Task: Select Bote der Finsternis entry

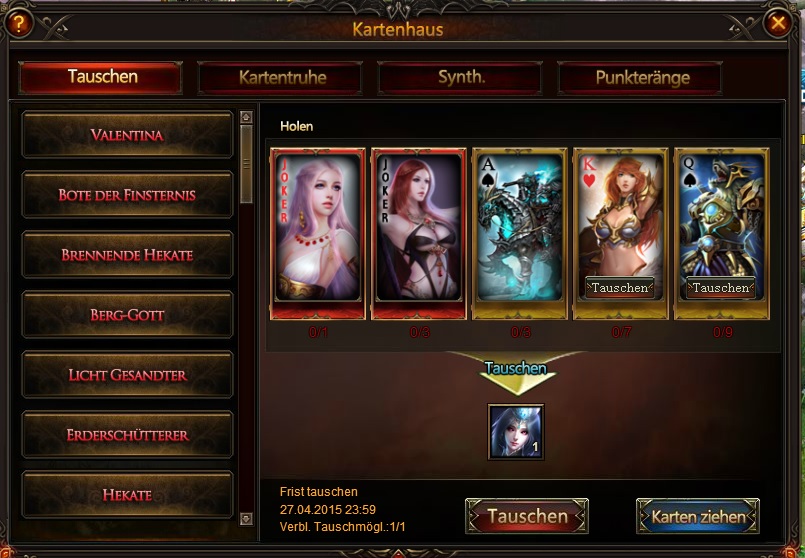Action: [x=127, y=195]
